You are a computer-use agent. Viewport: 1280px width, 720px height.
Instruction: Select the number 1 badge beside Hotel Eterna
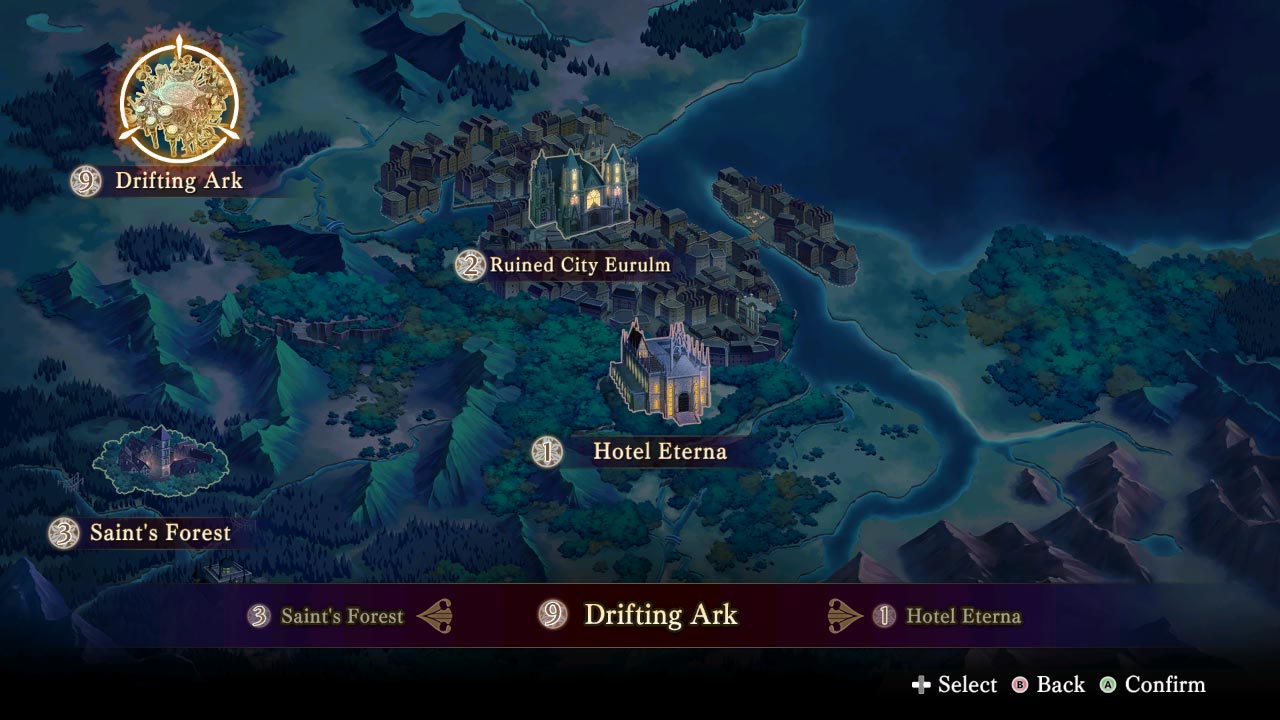pos(547,452)
